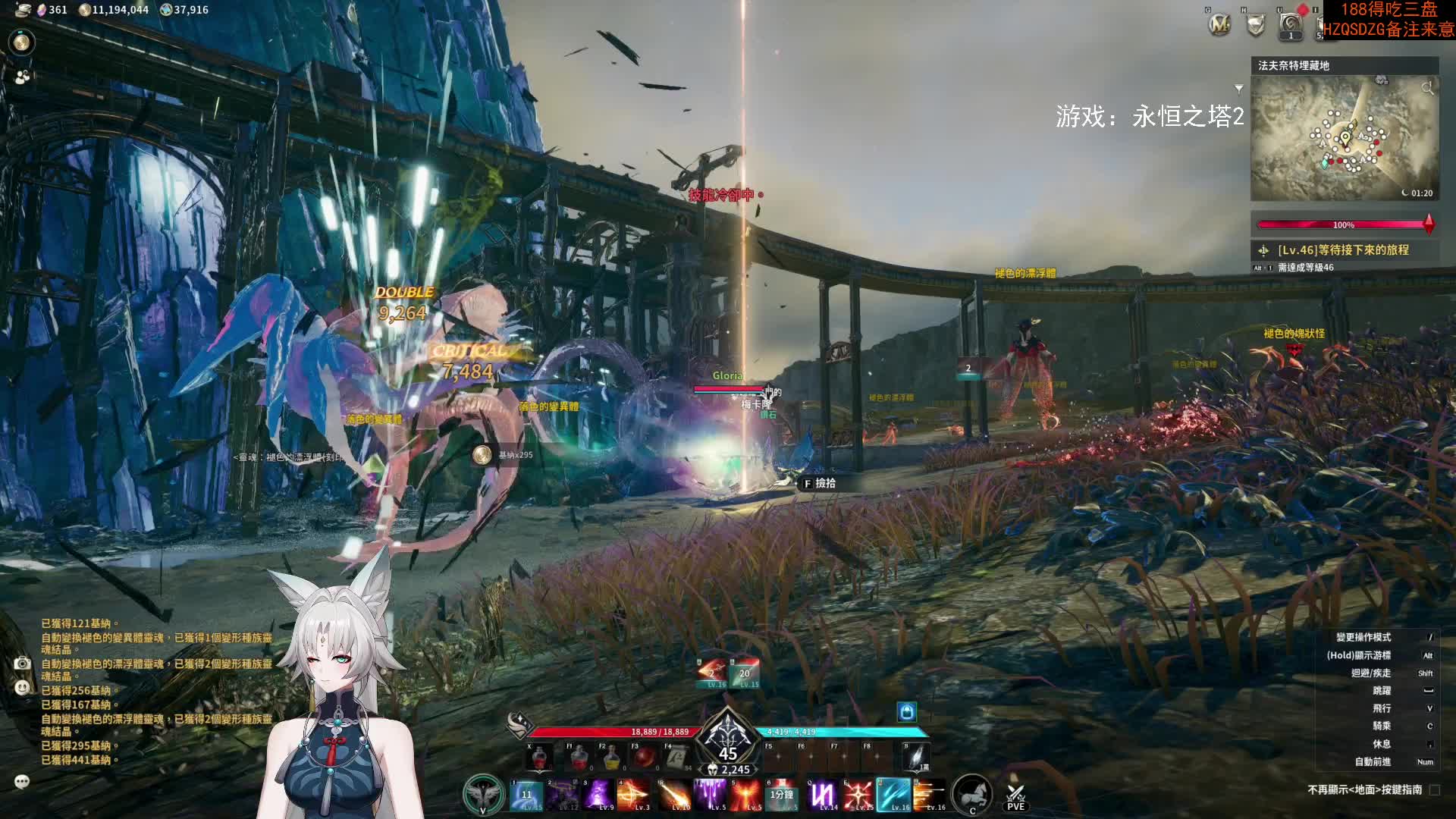Tick the hide ground key guide checkbox
The image size is (1456, 819).
pyautogui.click(x=1434, y=790)
